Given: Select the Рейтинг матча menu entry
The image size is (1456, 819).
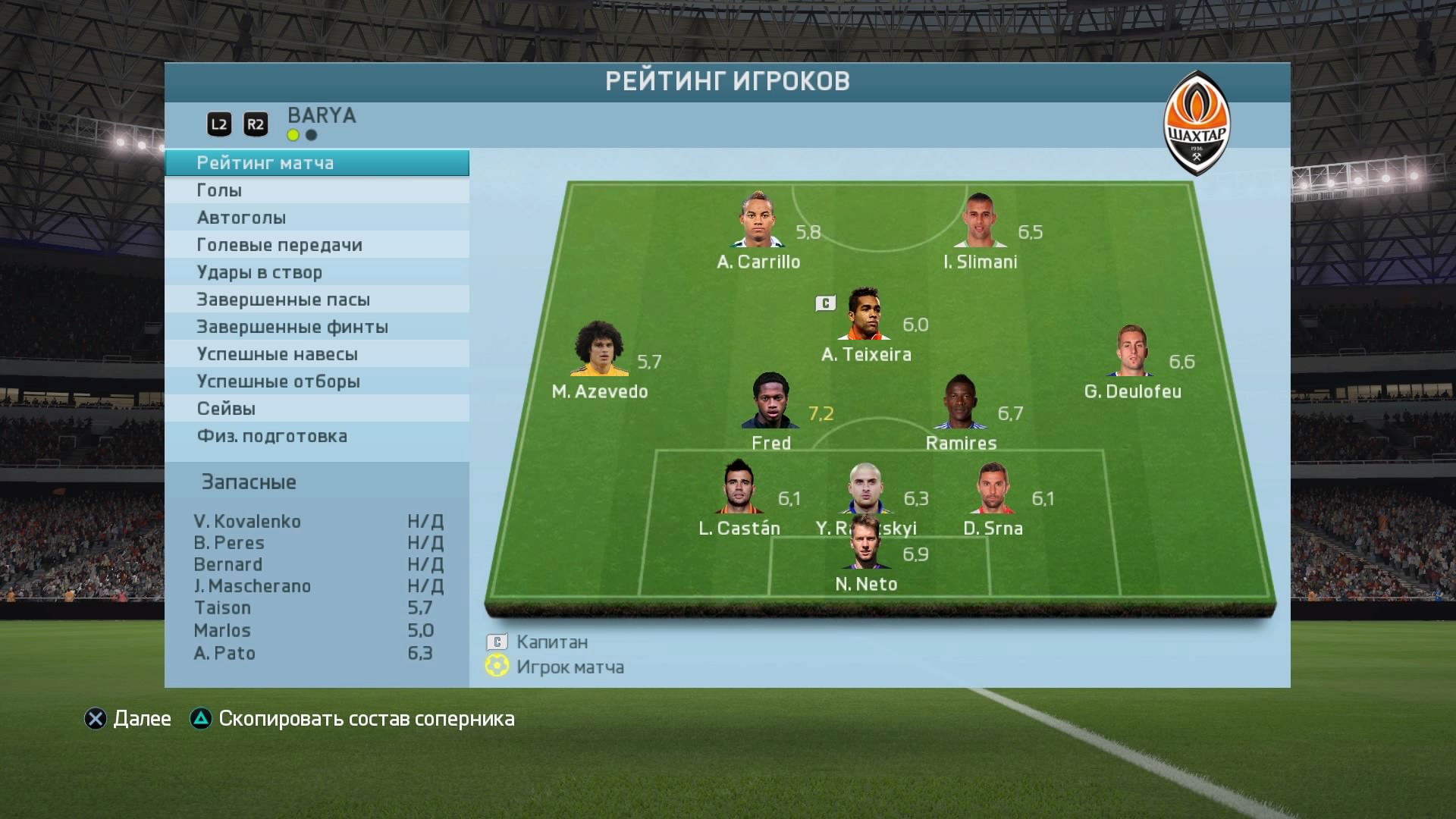Looking at the screenshot, I should 317,163.
